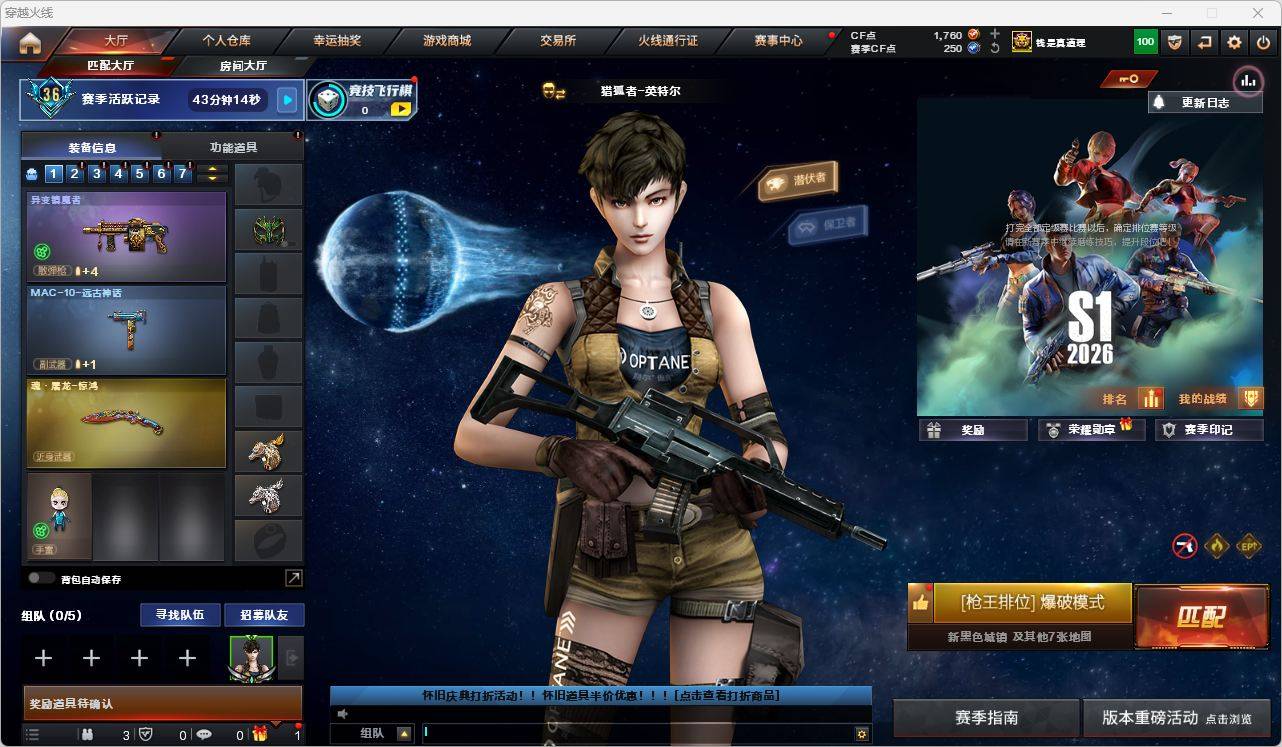Select the MAC-10 secondary weapon slot

(126, 329)
